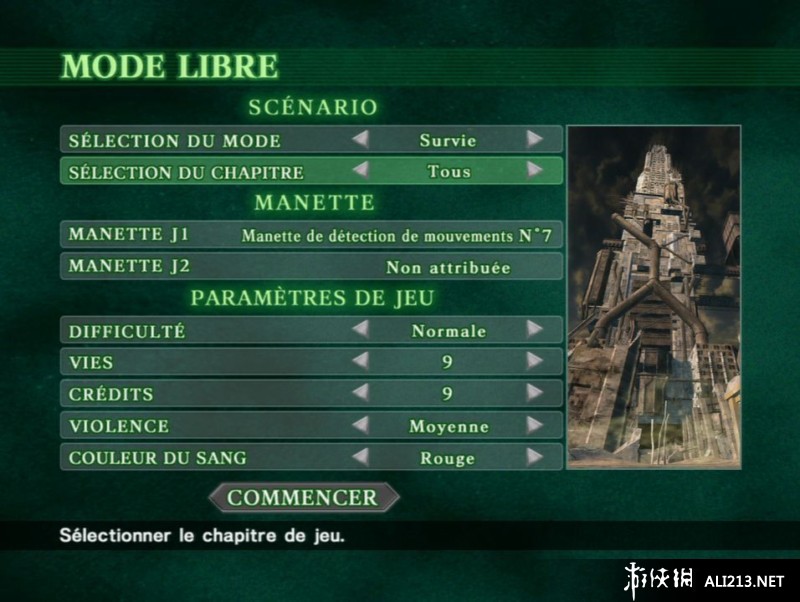Decrease Crédits using its left arrow

(x=360, y=393)
